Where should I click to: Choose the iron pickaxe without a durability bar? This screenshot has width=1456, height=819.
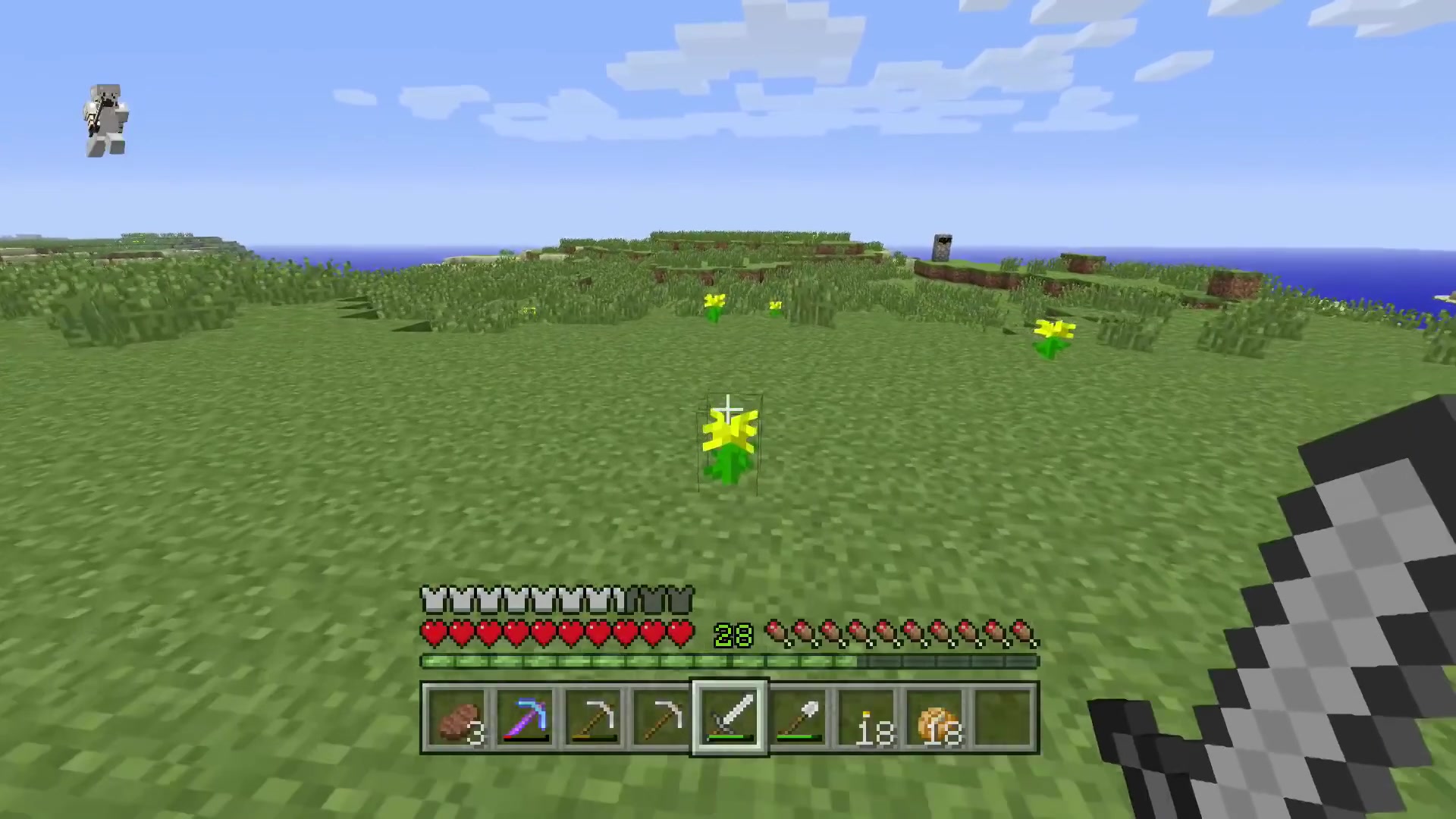pos(662,718)
